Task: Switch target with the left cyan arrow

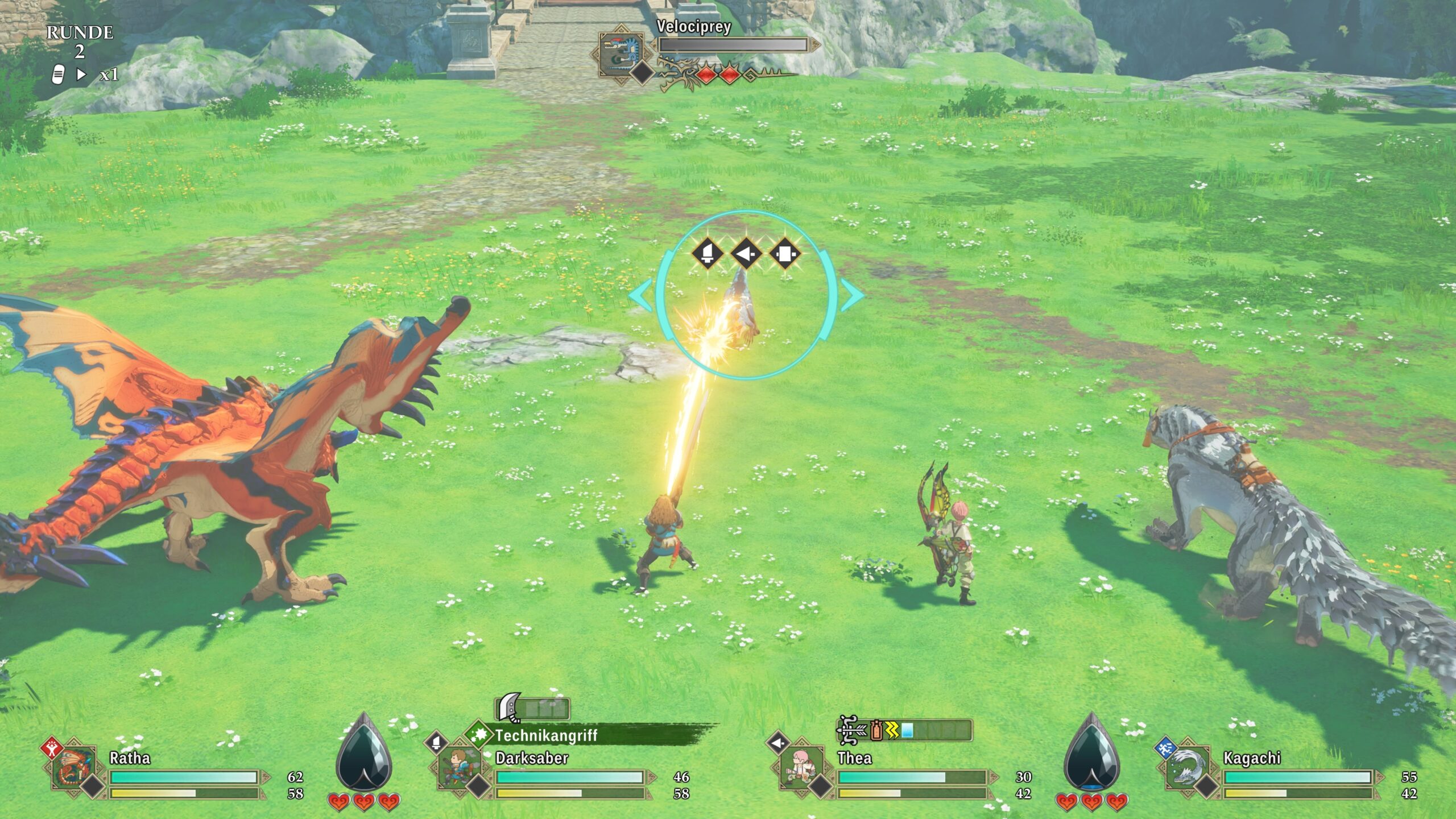Action: [641, 296]
